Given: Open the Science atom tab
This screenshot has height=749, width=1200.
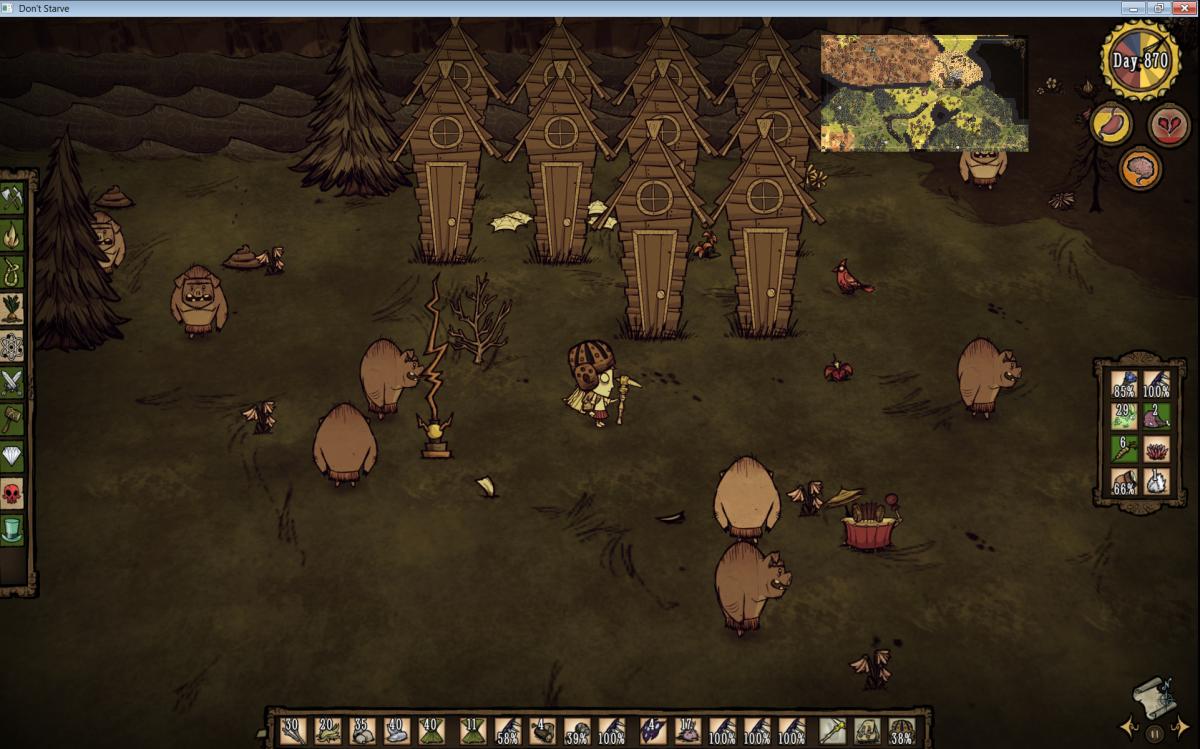Looking at the screenshot, I should (x=12, y=345).
